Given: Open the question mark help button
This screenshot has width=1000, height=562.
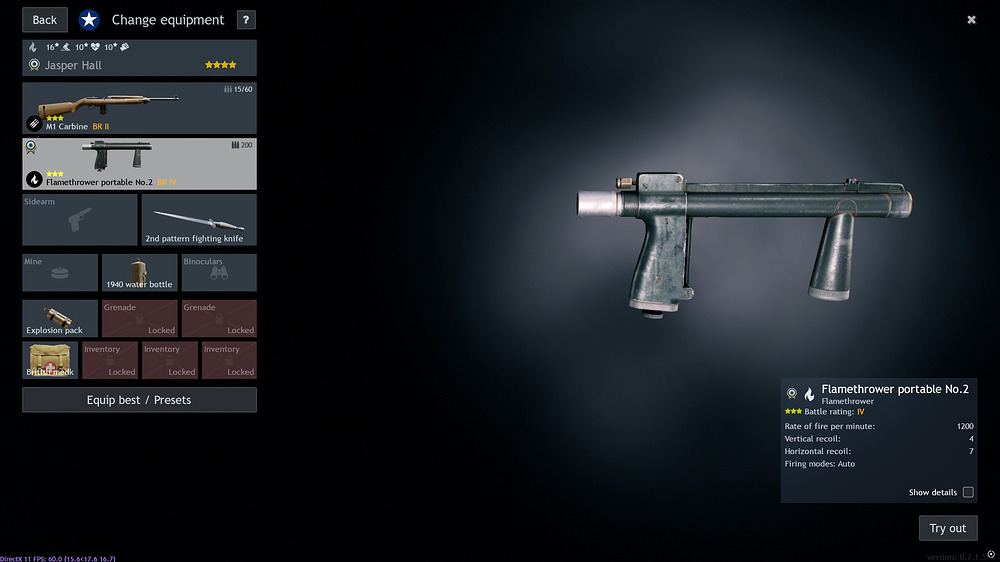Looking at the screenshot, I should point(246,20).
